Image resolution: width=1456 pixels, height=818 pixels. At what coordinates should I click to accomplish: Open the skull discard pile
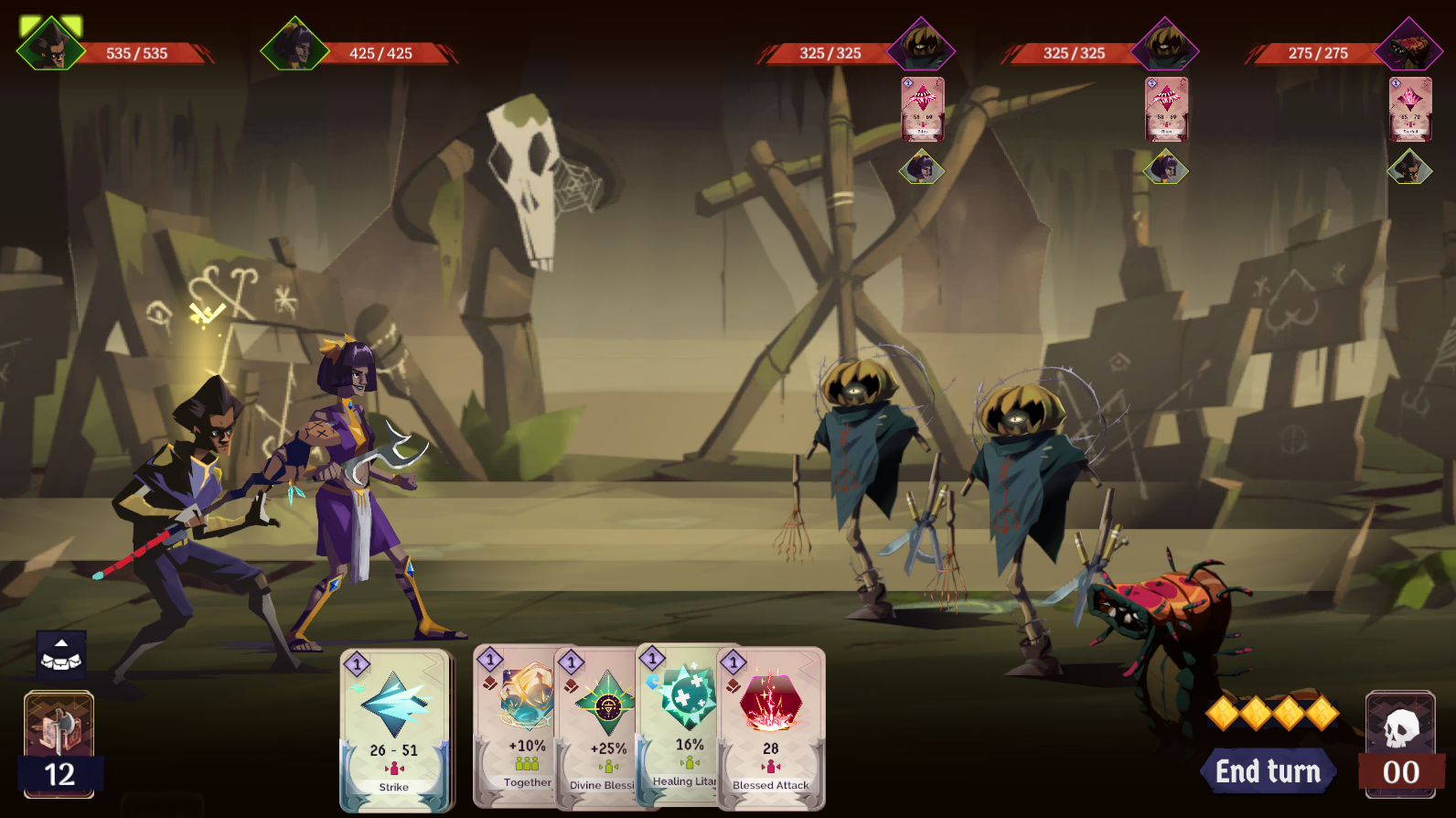tap(1400, 743)
